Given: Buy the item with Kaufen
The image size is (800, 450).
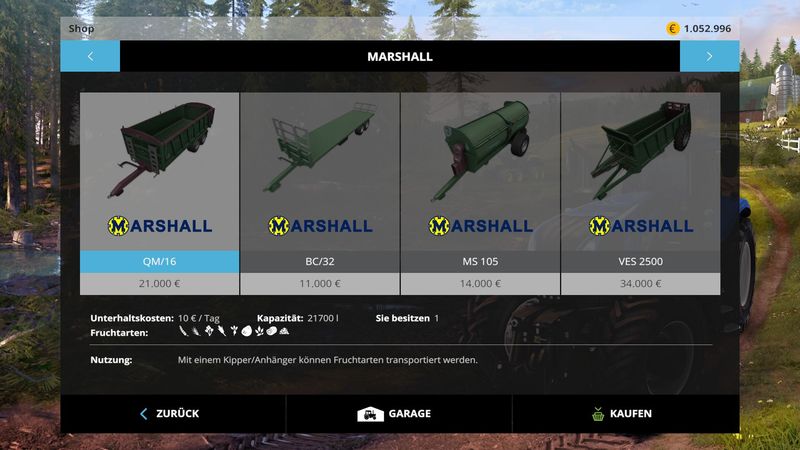Looking at the screenshot, I should pyautogui.click(x=624, y=414).
